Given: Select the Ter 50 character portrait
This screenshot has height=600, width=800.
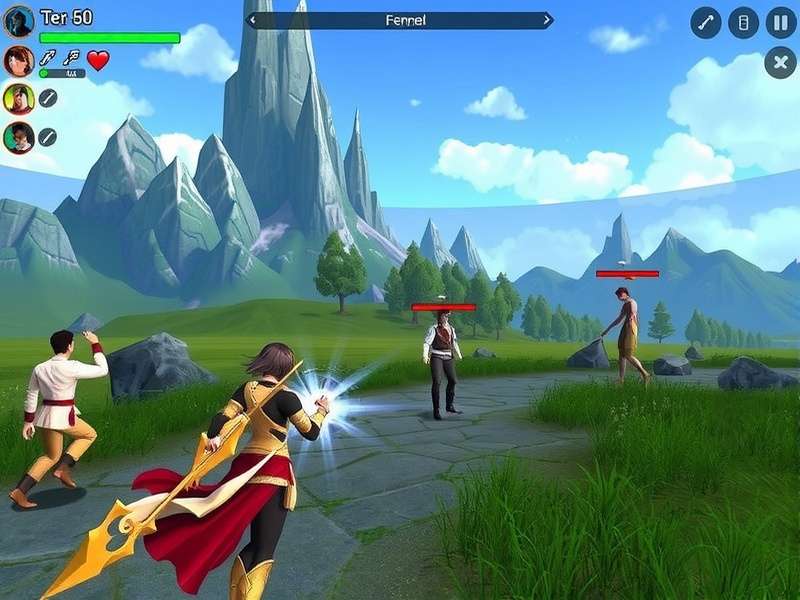Looking at the screenshot, I should pos(19,21).
